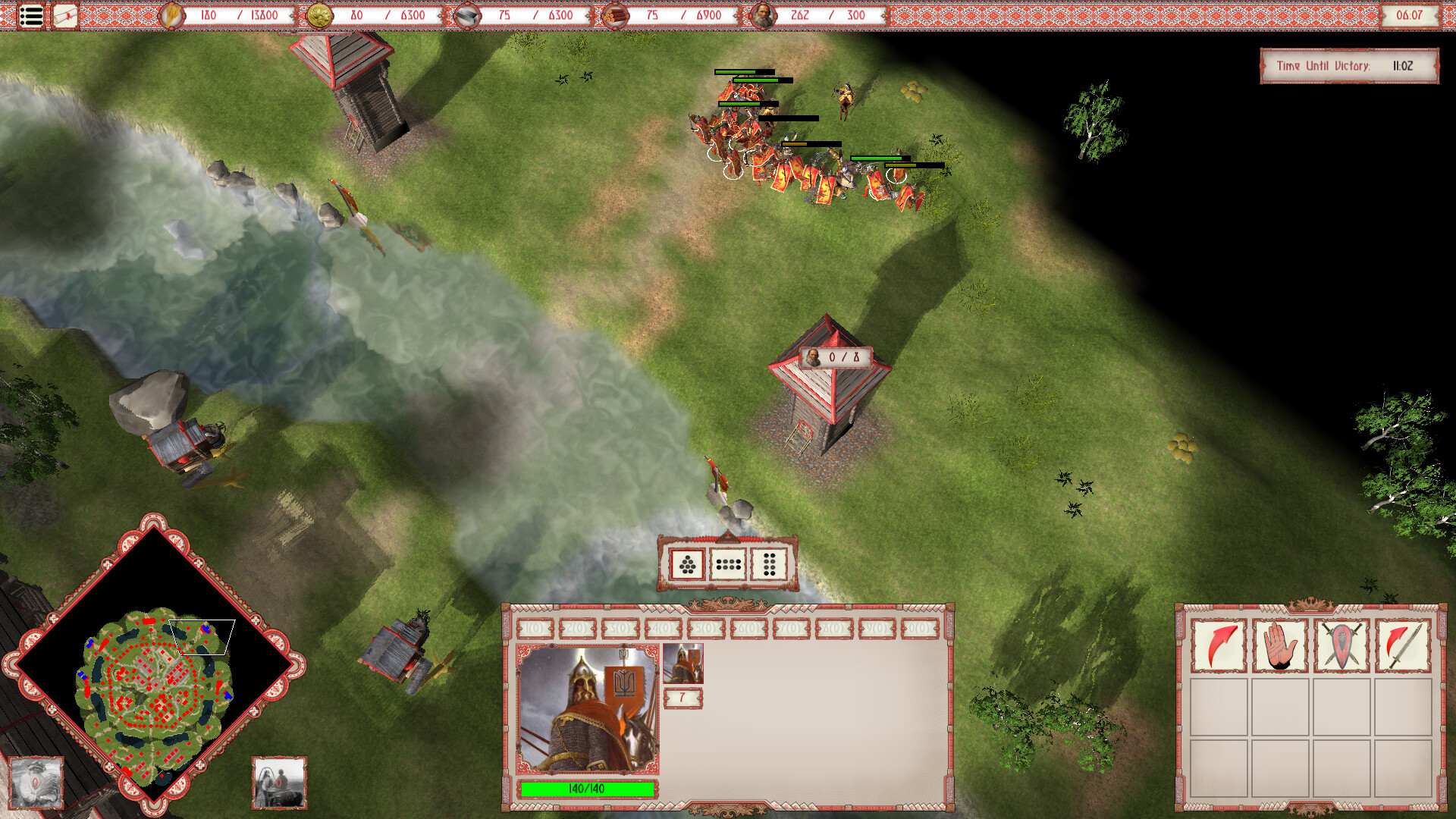The image size is (1456, 819).
Task: Click the Time Until Victory panel
Action: coord(1350,66)
